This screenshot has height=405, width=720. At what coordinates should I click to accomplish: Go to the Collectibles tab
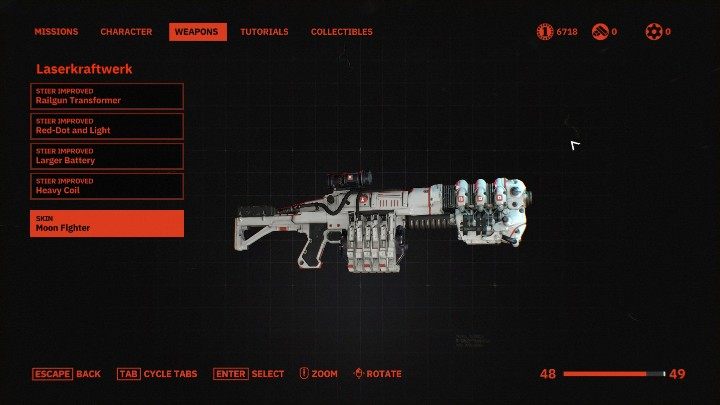(x=341, y=32)
